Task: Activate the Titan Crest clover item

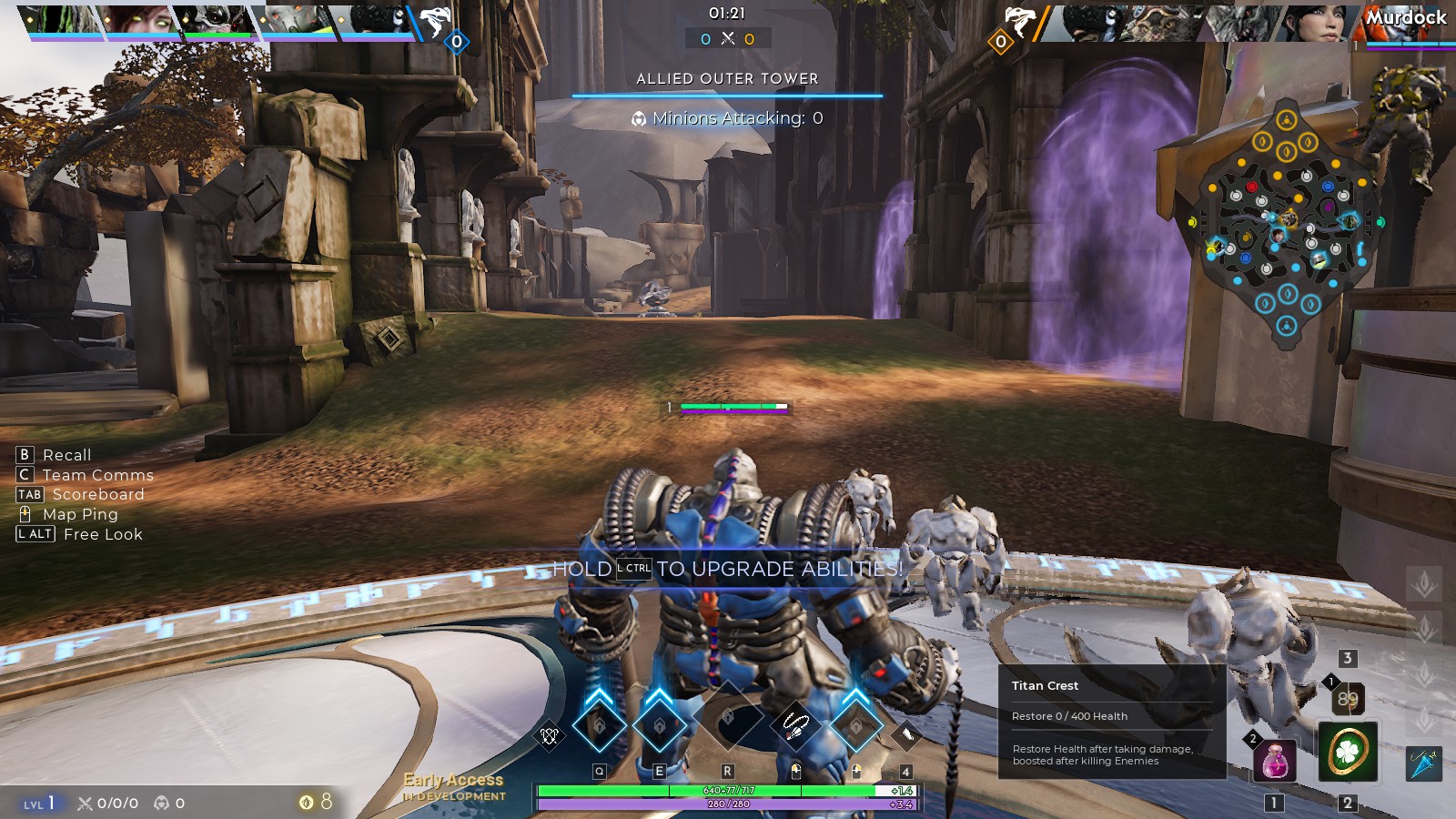Action: pyautogui.click(x=1348, y=752)
